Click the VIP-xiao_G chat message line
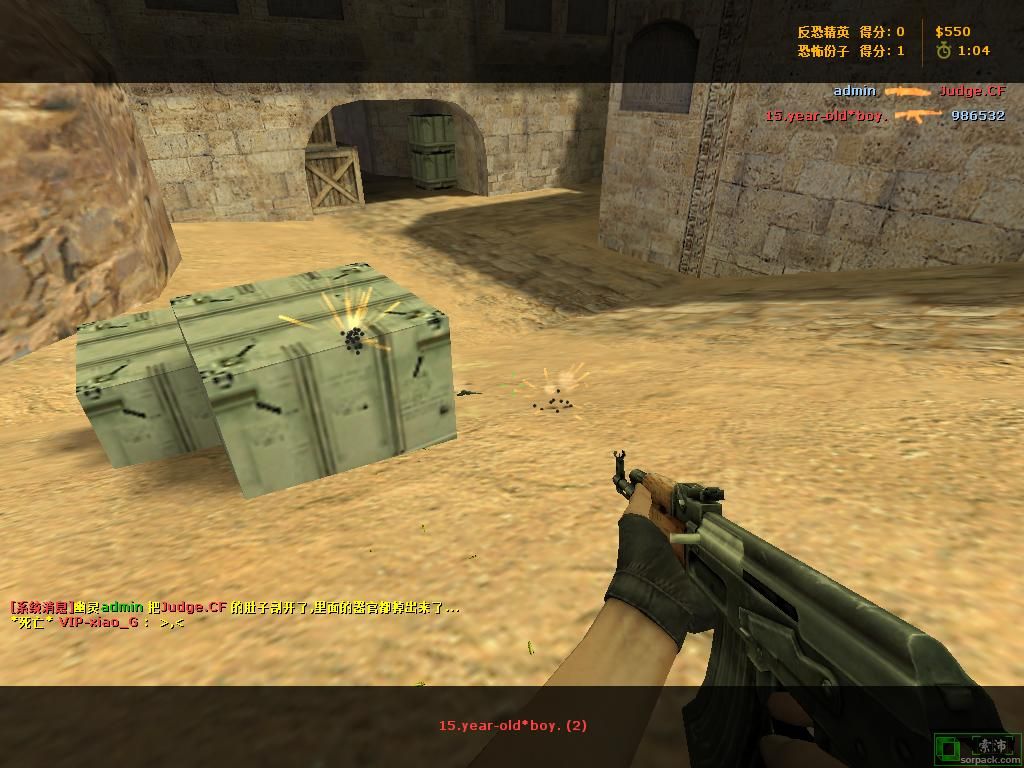This screenshot has width=1024, height=768. point(97,622)
